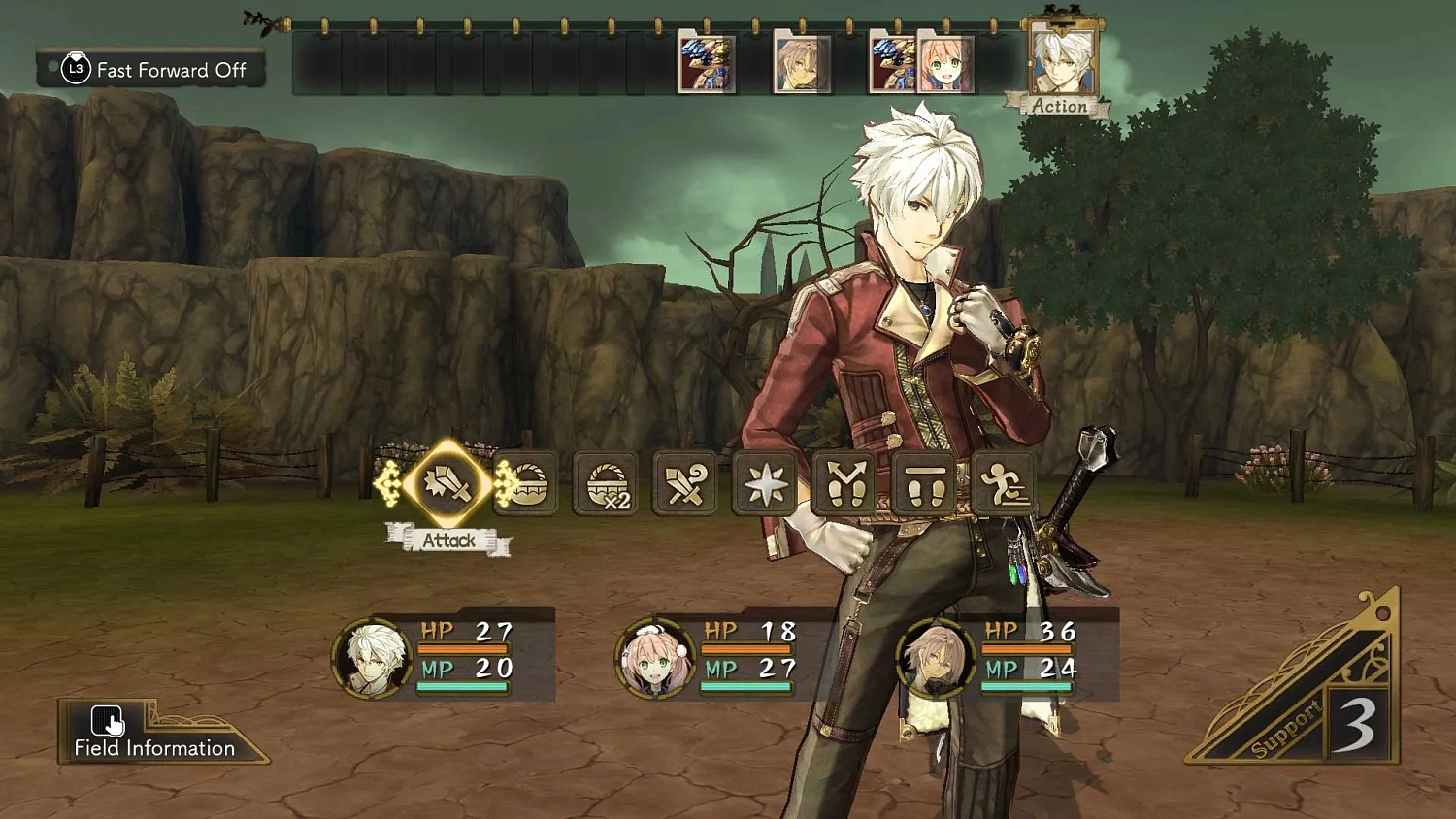The image size is (1456, 819).
Task: Expand the left arrow beside Attack
Action: click(391, 485)
